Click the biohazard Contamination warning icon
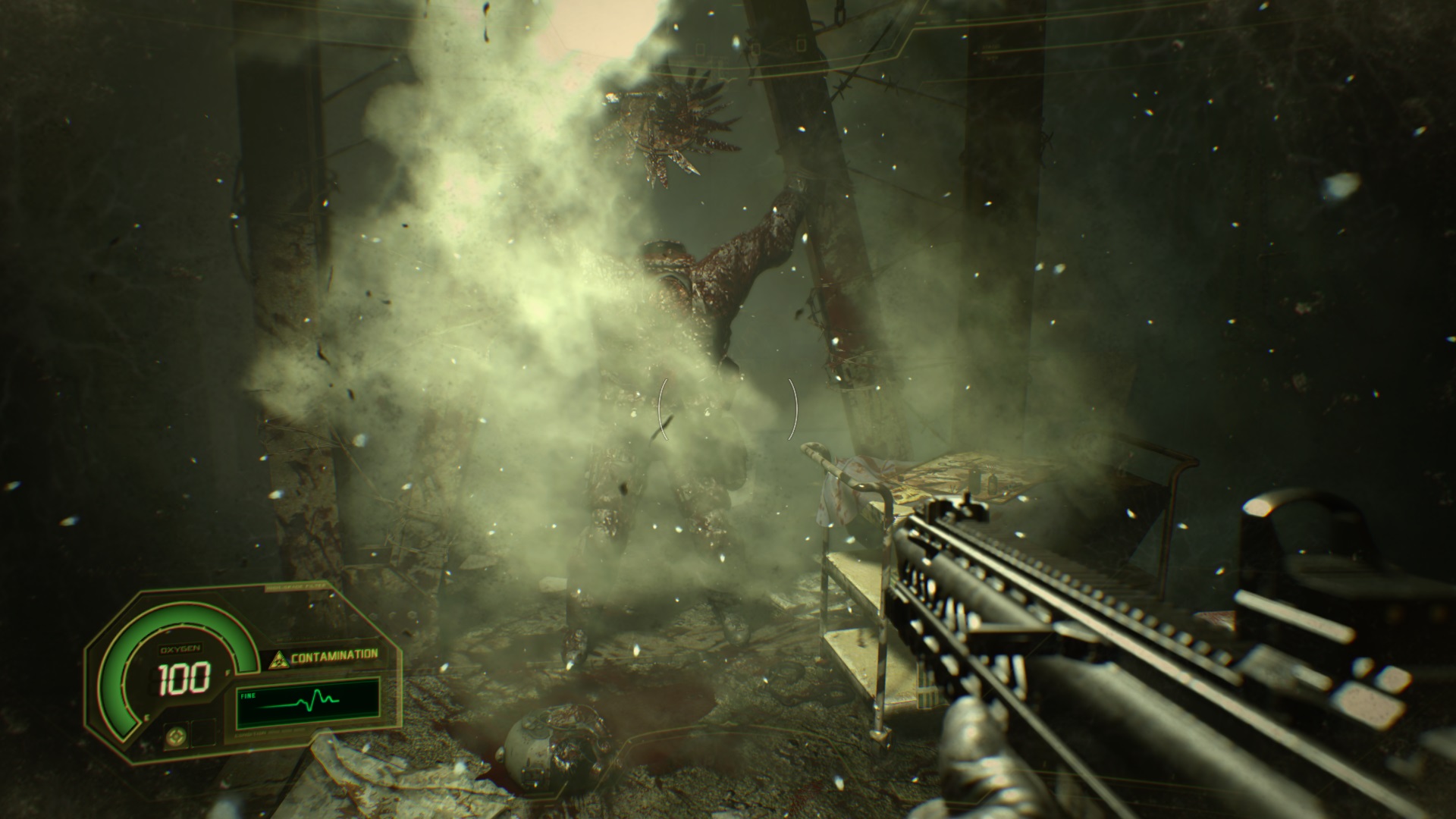1456x819 pixels. [x=278, y=658]
